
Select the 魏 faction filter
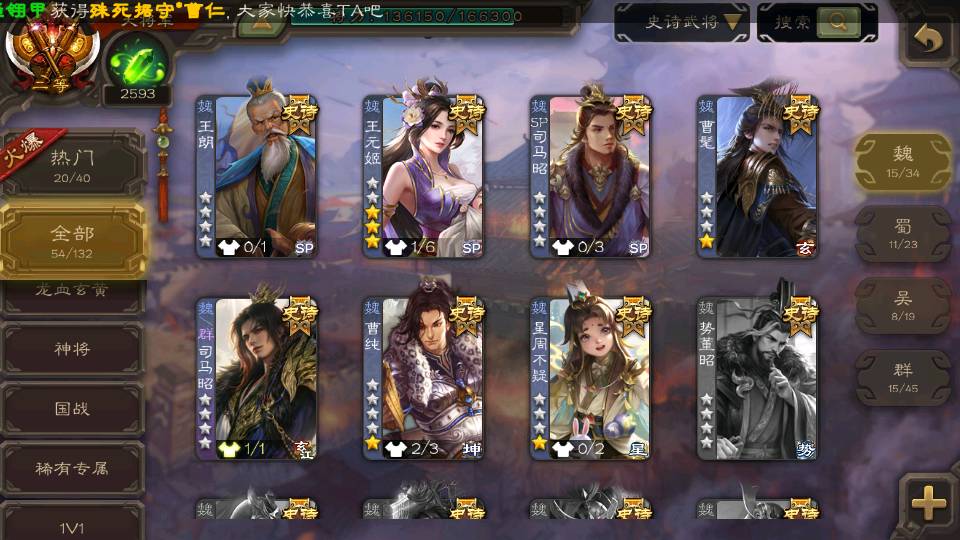coord(903,160)
